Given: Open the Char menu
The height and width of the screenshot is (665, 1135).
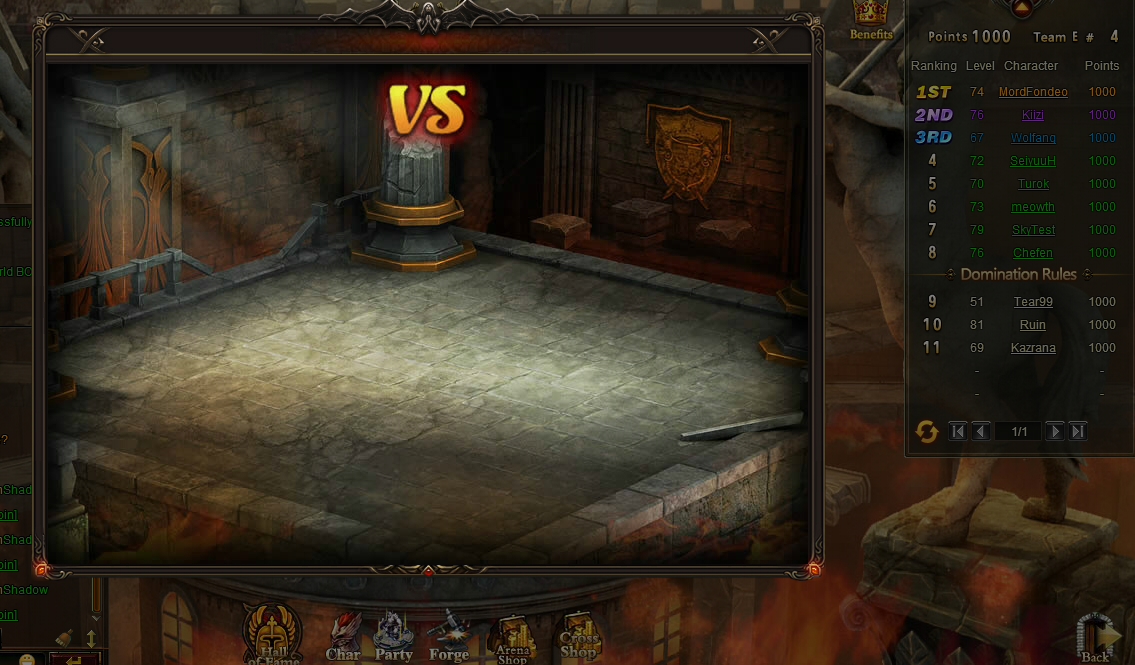Looking at the screenshot, I should tap(343, 638).
